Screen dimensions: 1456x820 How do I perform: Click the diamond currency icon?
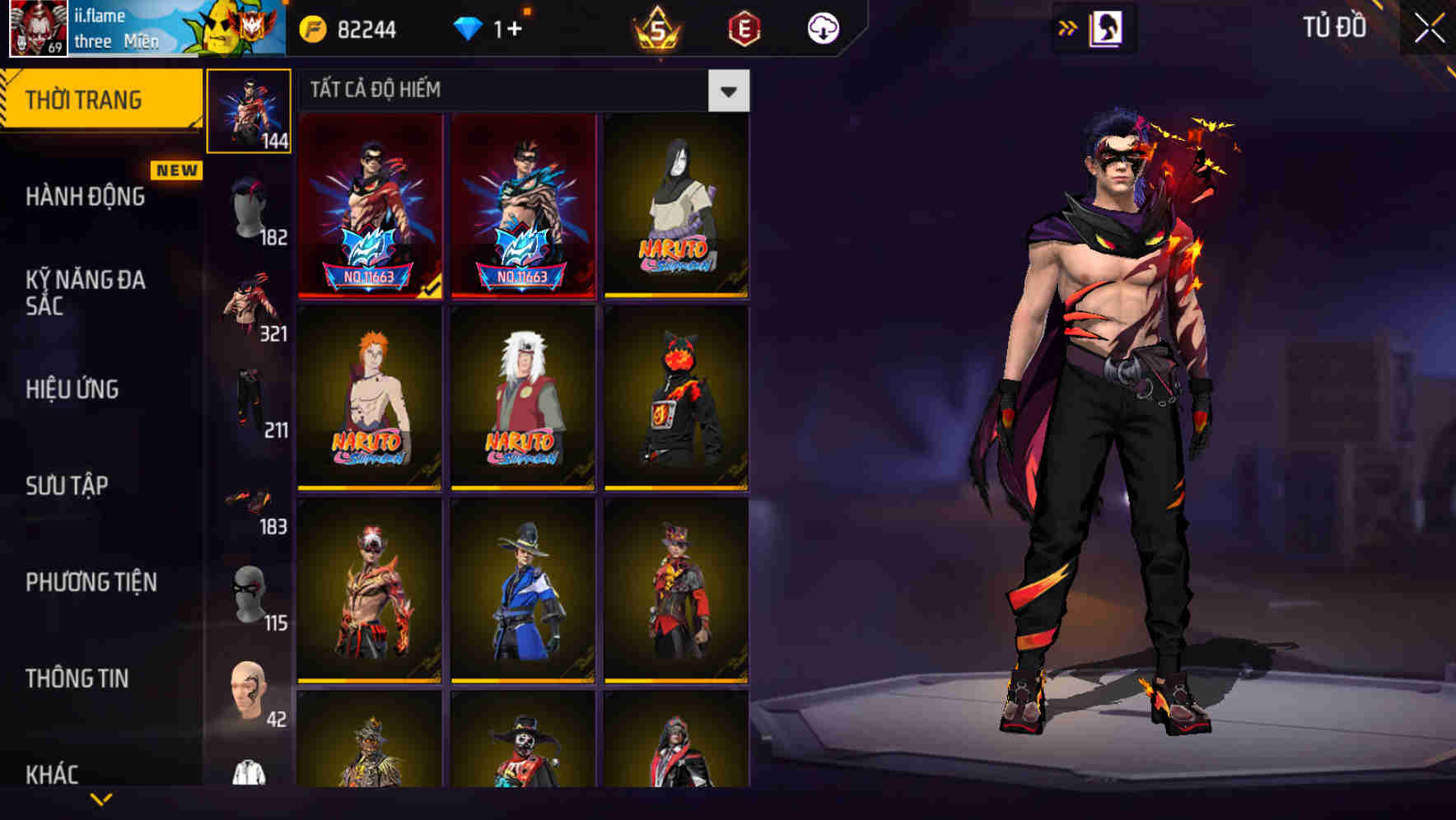tap(469, 30)
